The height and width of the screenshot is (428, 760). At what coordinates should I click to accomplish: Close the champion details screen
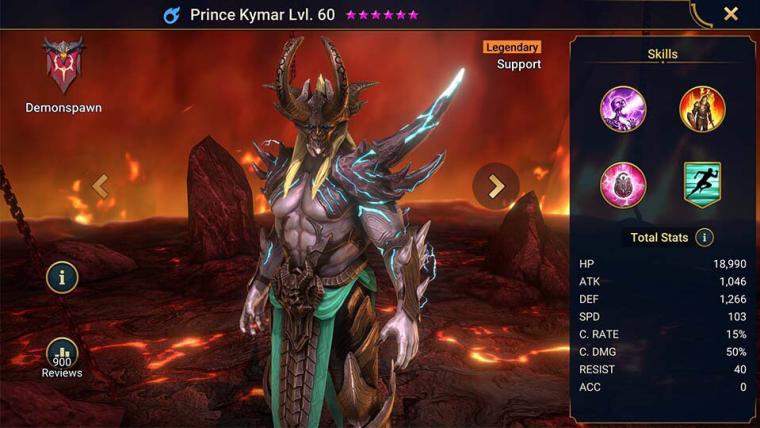coord(731,14)
